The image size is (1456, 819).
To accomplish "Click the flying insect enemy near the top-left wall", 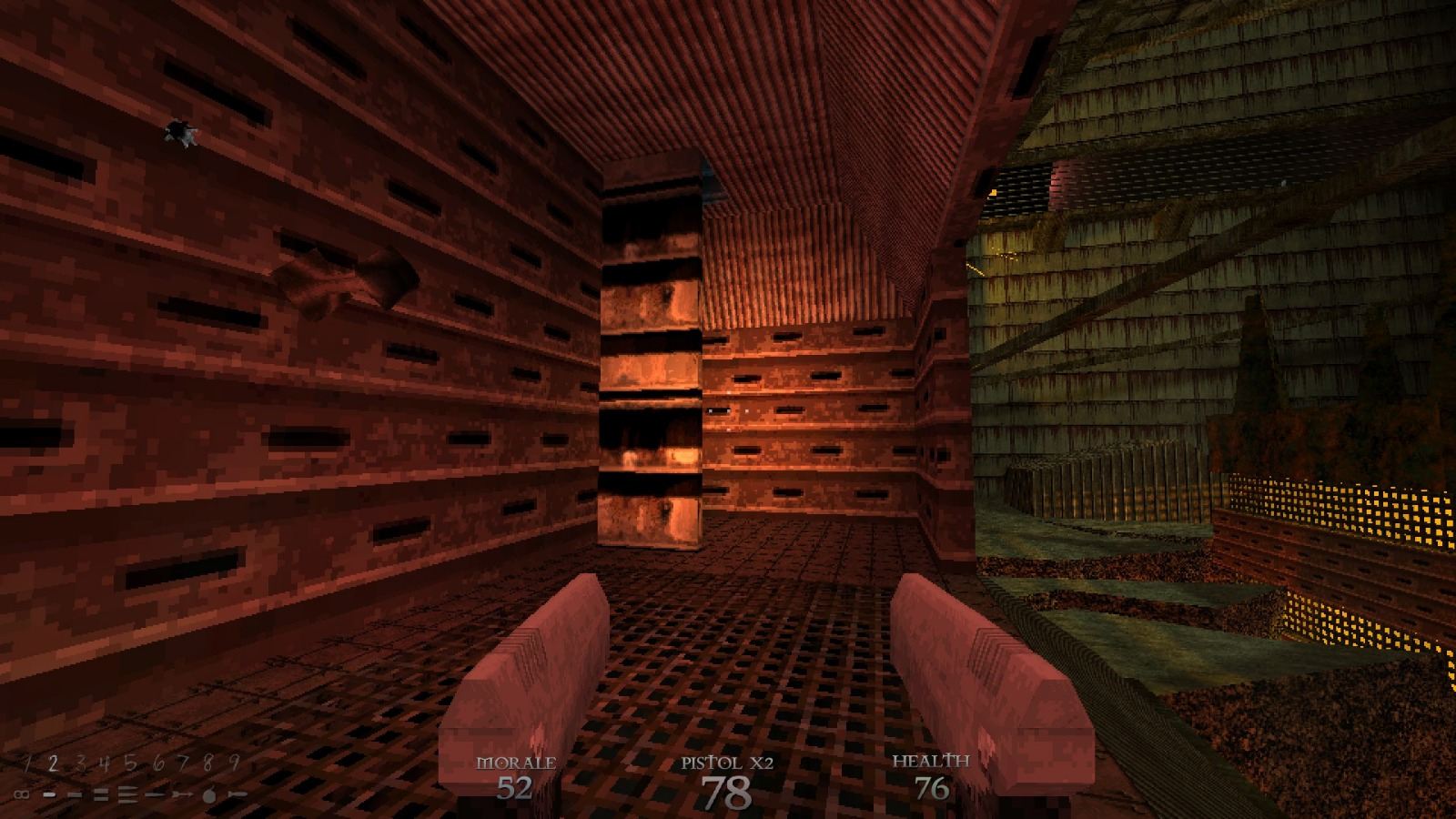I will [180, 132].
